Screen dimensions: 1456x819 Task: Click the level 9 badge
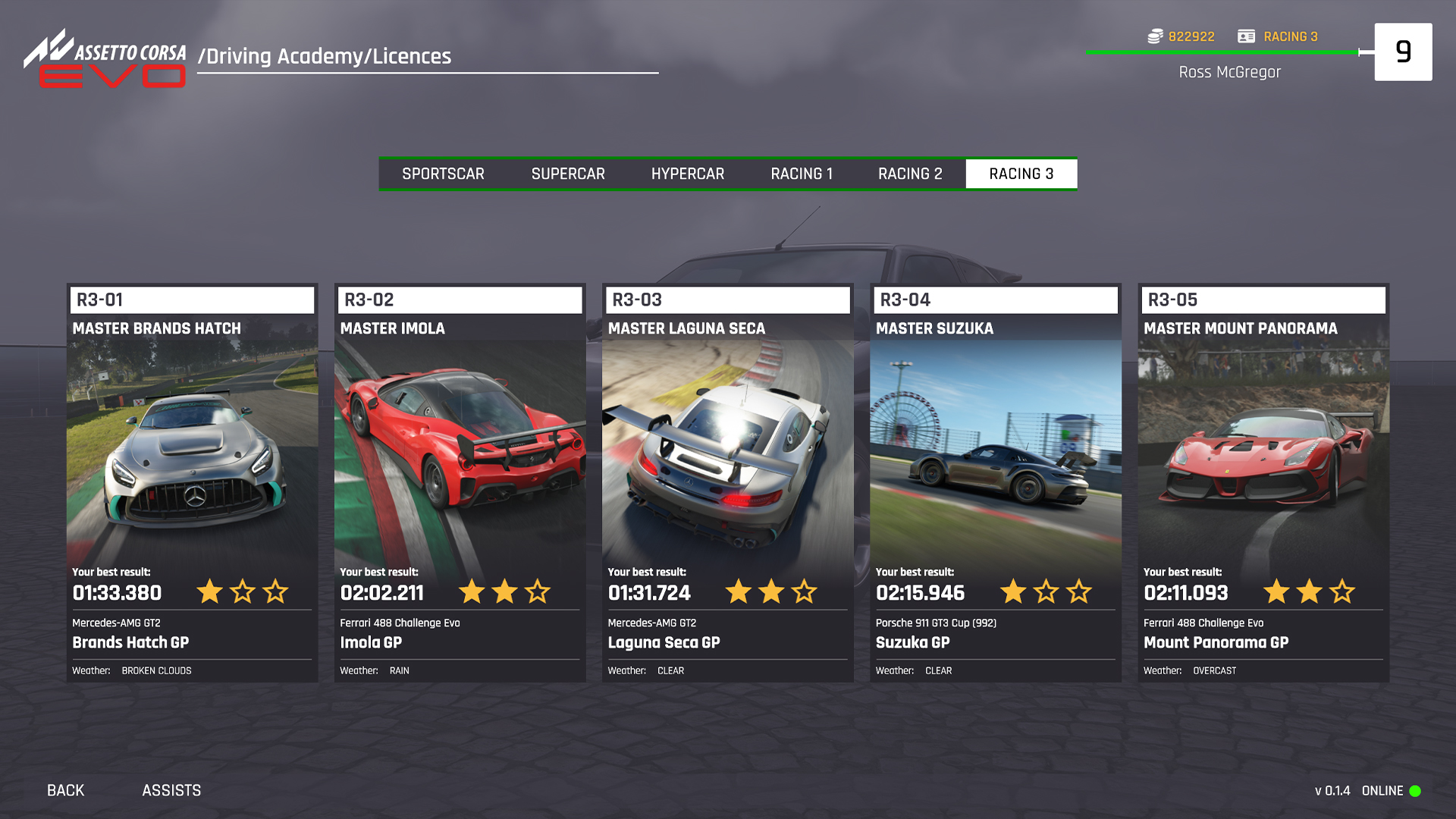[x=1404, y=52]
